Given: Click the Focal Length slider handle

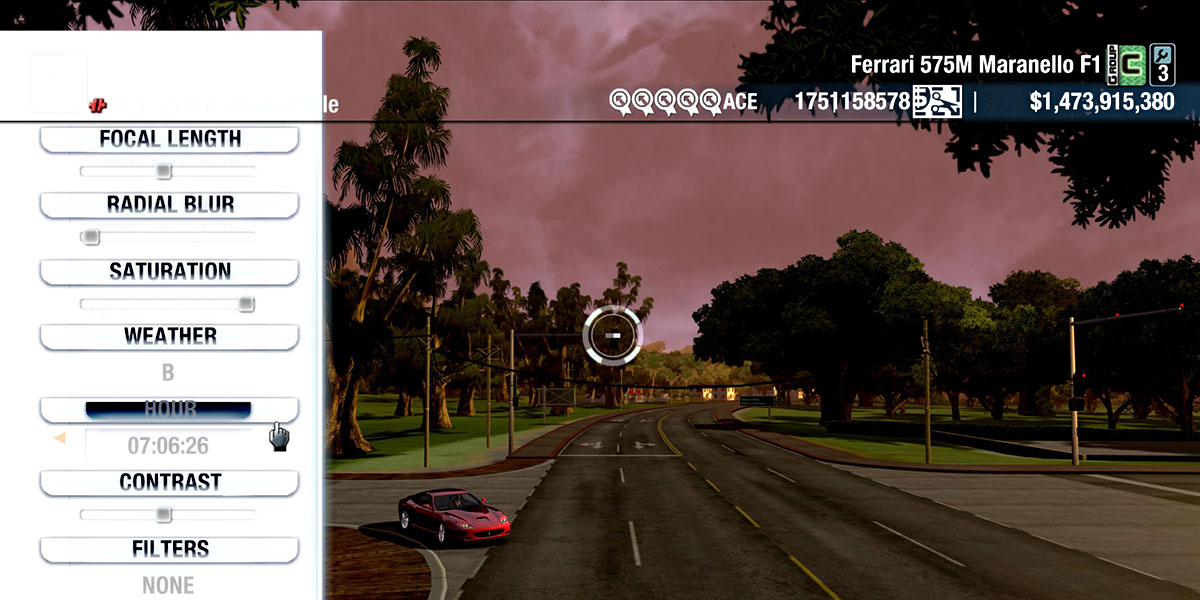Looking at the screenshot, I should coord(164,172).
